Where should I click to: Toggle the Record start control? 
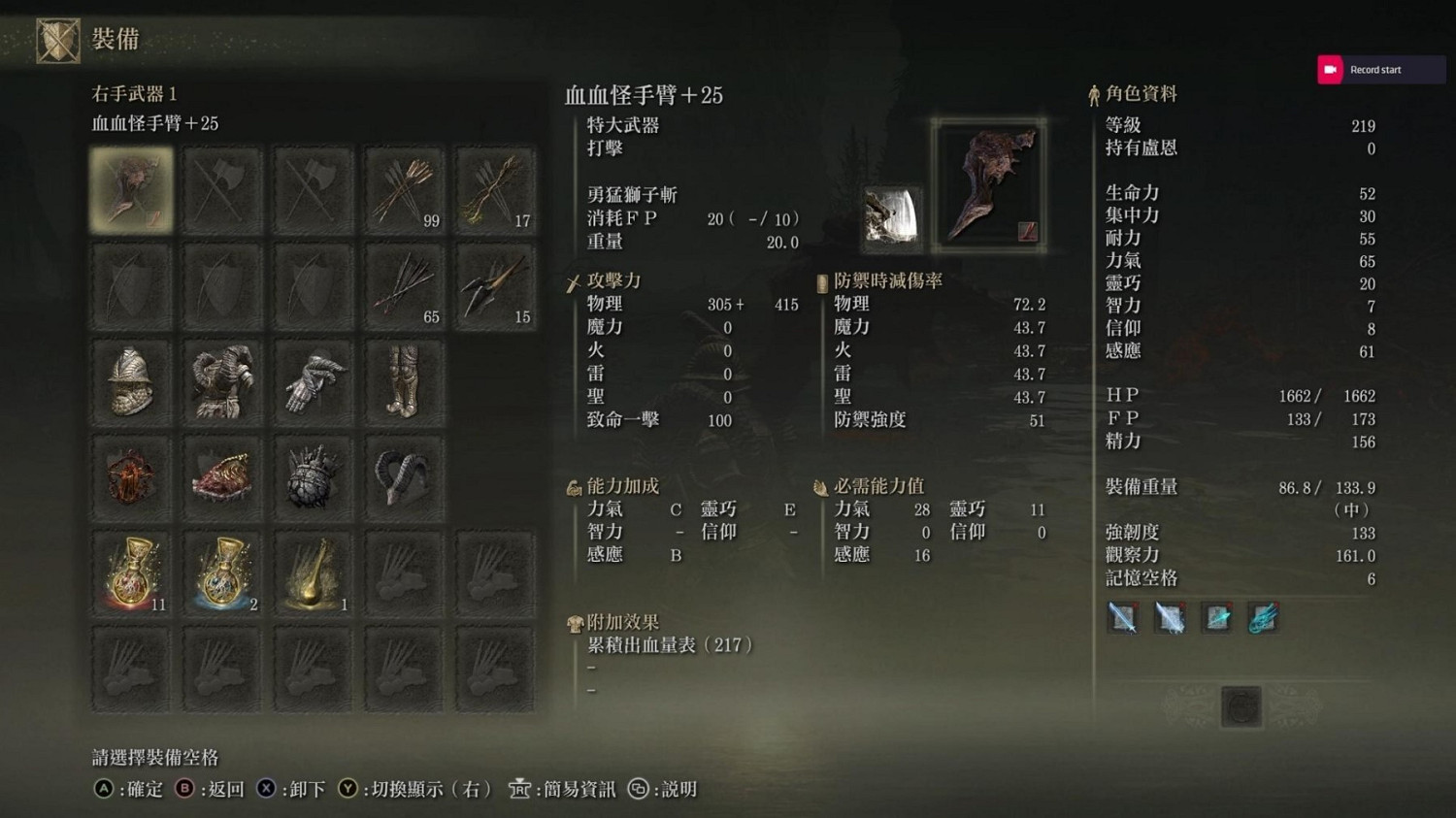pos(1377,69)
